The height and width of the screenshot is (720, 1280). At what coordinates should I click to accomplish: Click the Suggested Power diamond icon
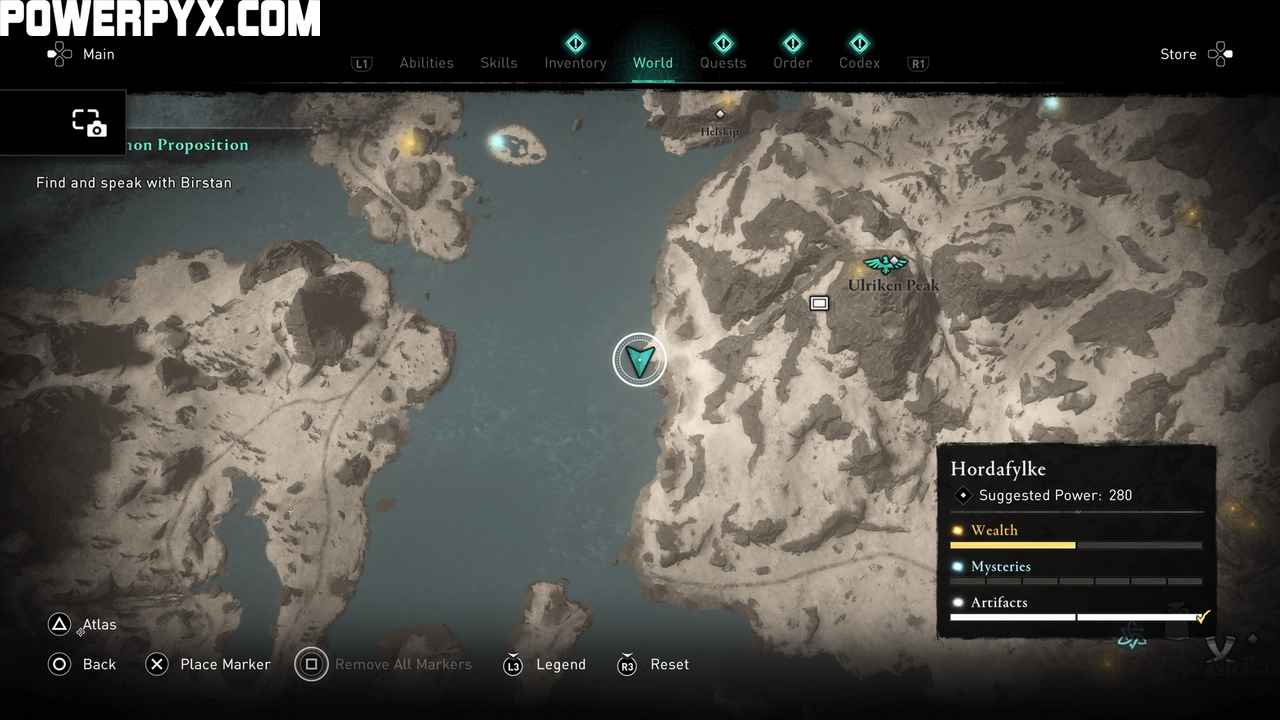pos(963,495)
